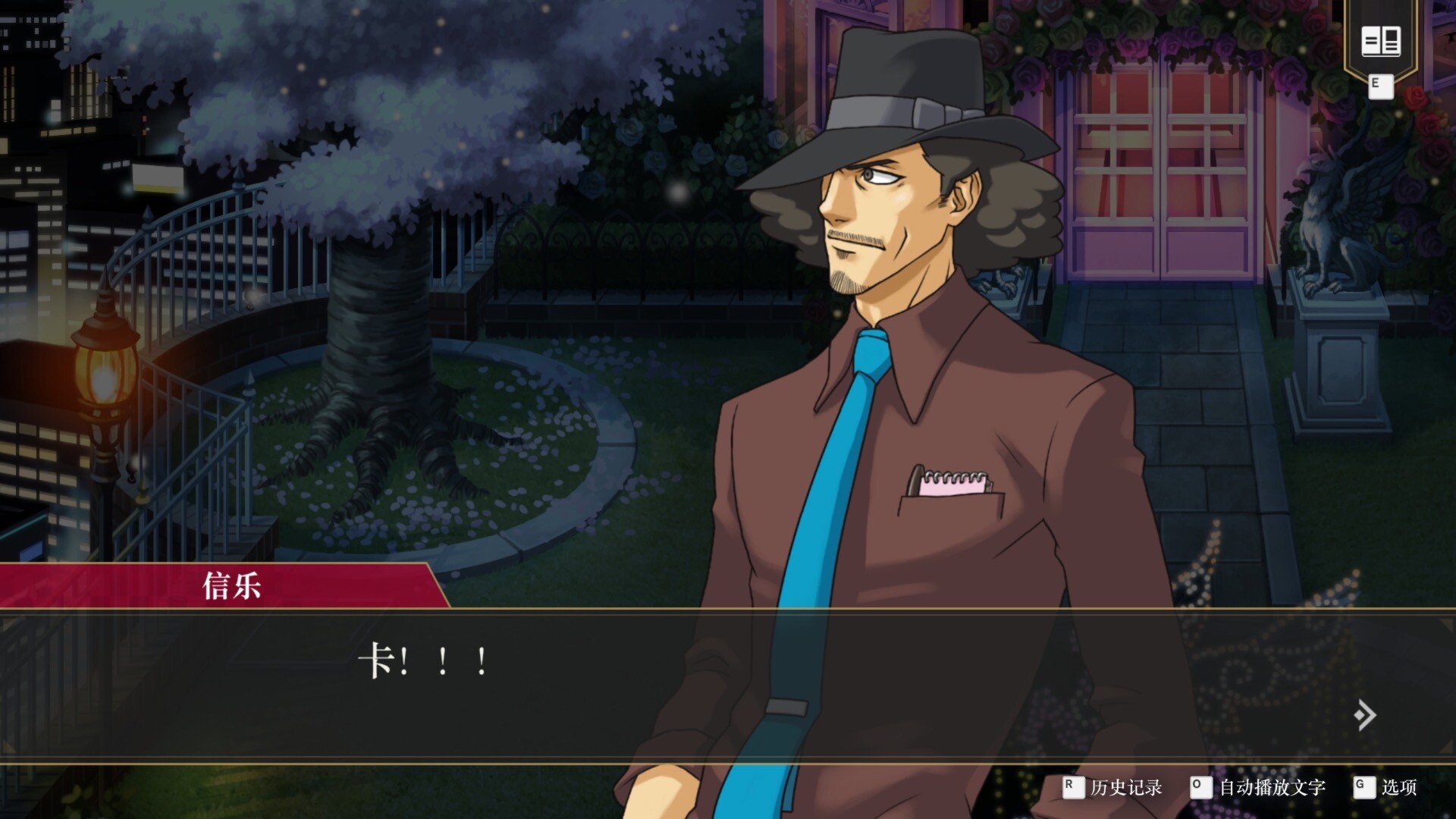Open the 历史记录 history log
Image resolution: width=1456 pixels, height=819 pixels.
point(1125,787)
